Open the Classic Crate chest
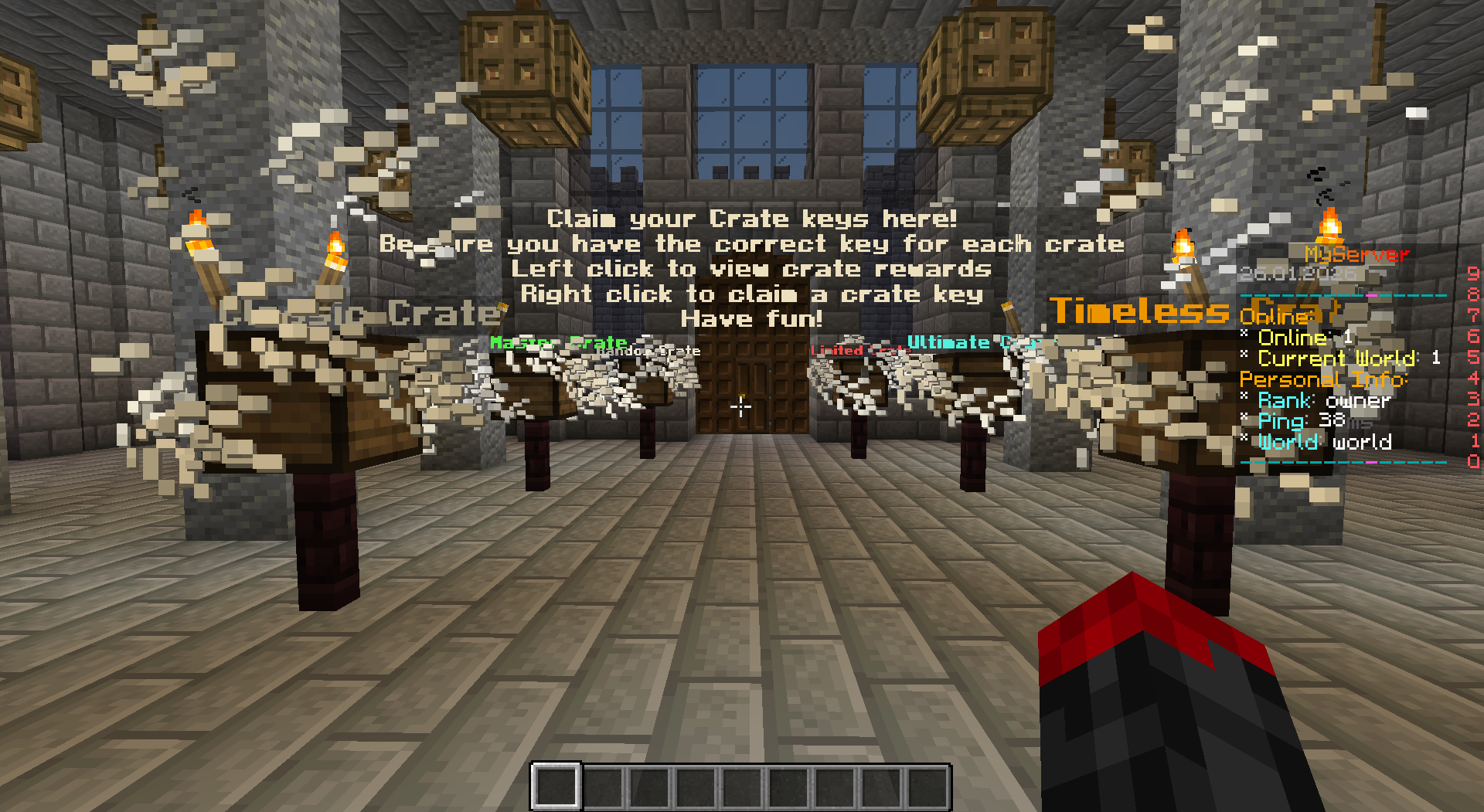Screen dimensions: 1484x812 click(x=301, y=402)
